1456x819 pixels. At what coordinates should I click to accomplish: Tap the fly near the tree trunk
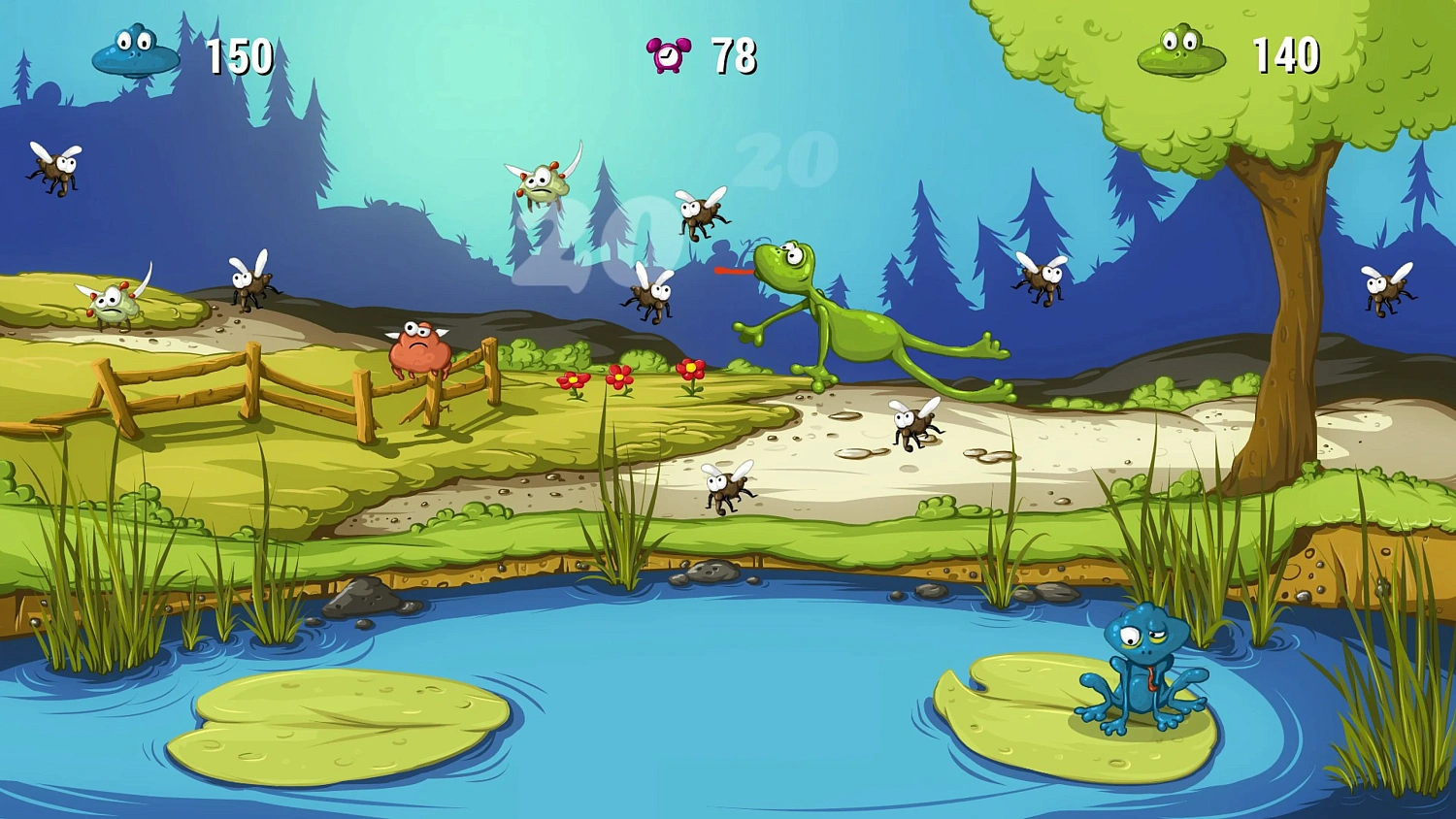[1041, 279]
